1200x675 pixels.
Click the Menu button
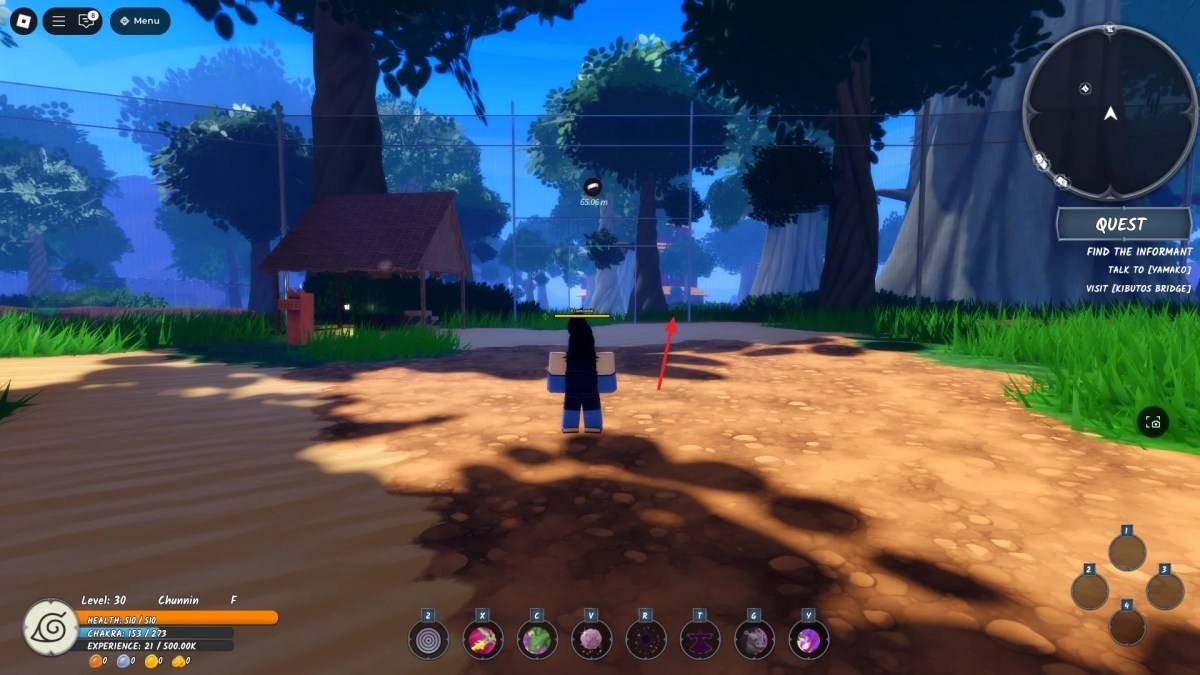coord(140,20)
